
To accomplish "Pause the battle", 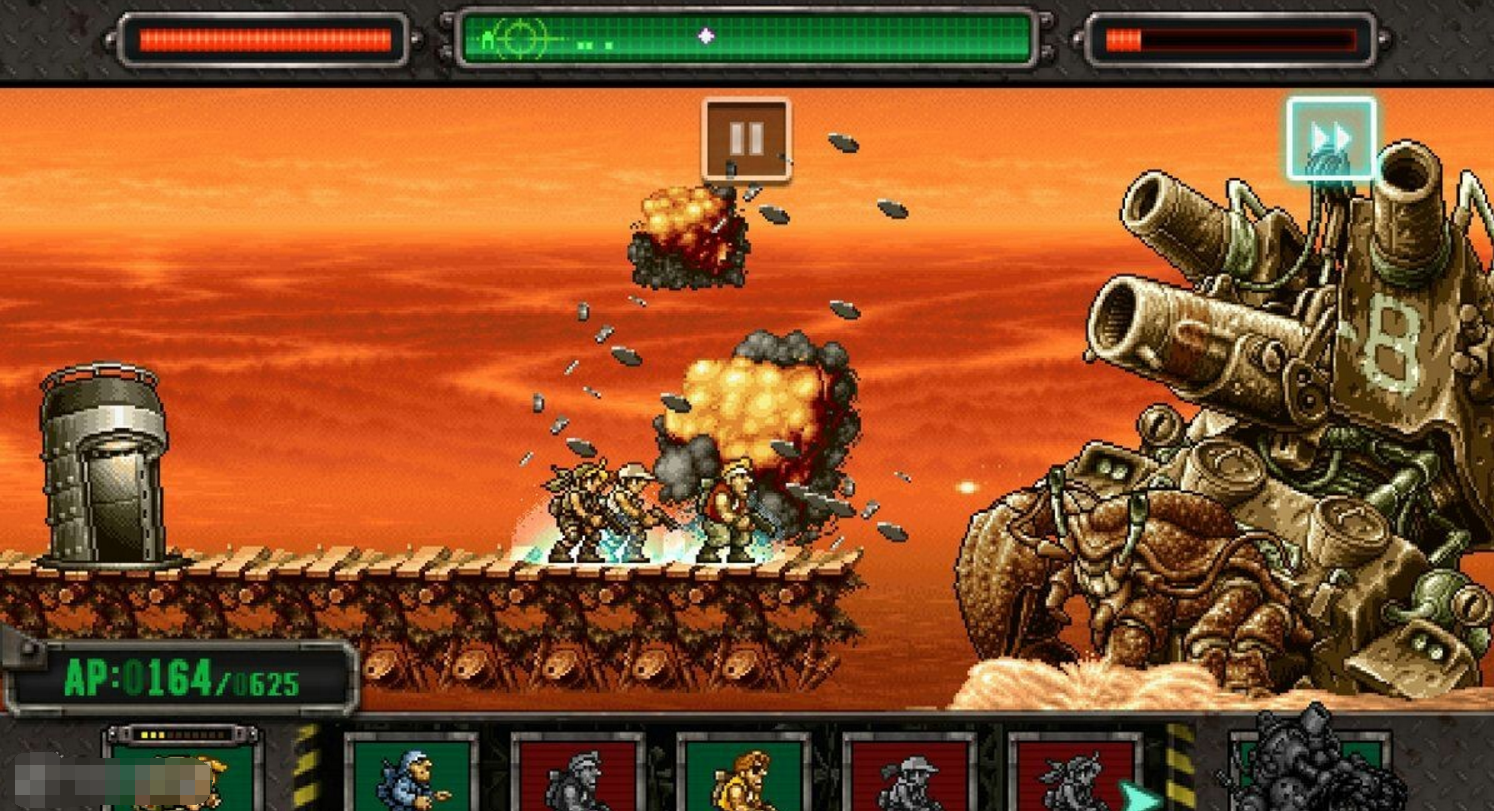I will coord(746,139).
